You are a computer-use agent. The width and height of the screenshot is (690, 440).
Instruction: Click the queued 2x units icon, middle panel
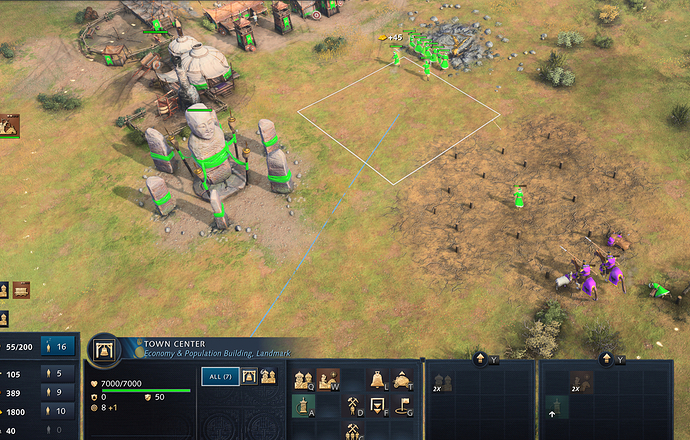tap(442, 383)
